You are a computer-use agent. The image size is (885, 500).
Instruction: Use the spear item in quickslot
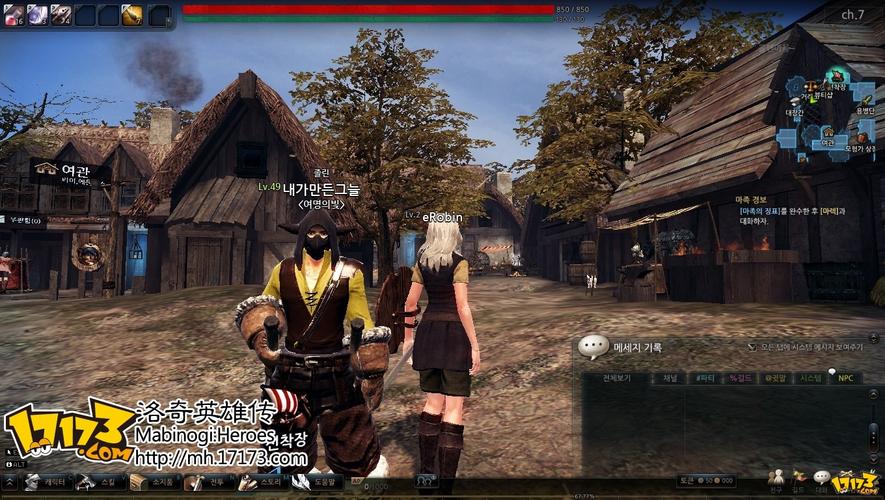(x=61, y=15)
